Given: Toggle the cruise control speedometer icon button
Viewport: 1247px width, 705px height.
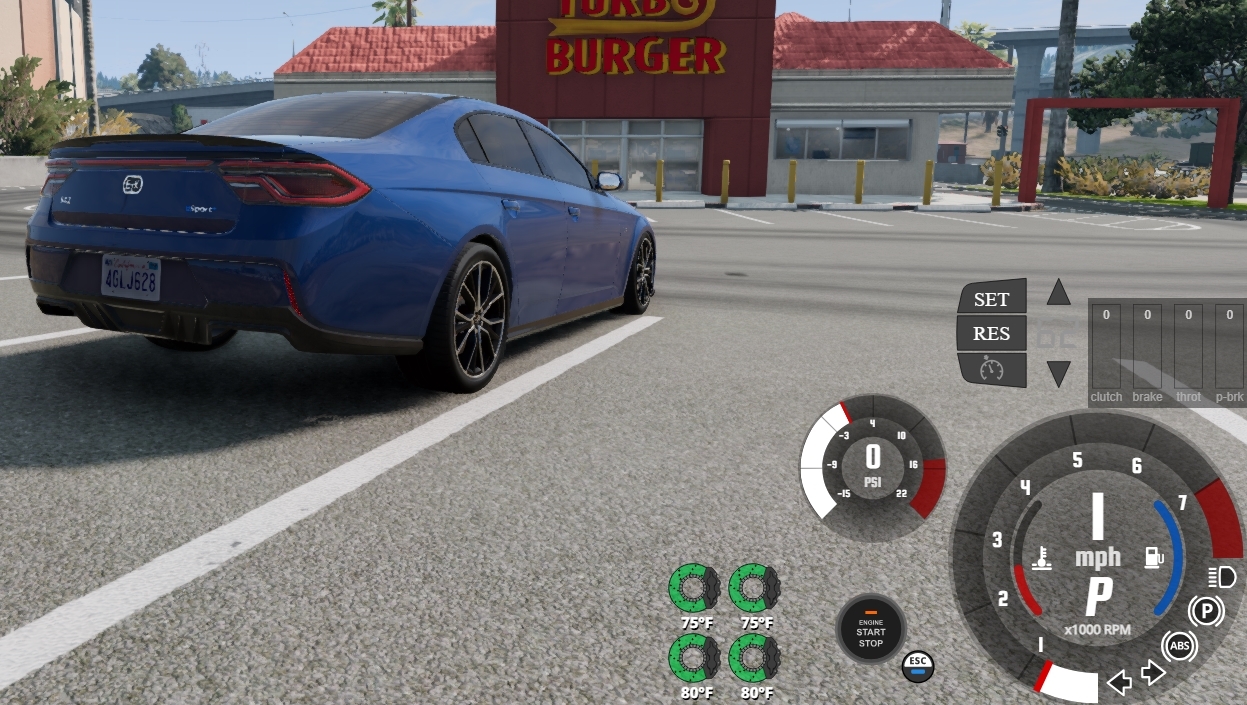Looking at the screenshot, I should click(991, 369).
